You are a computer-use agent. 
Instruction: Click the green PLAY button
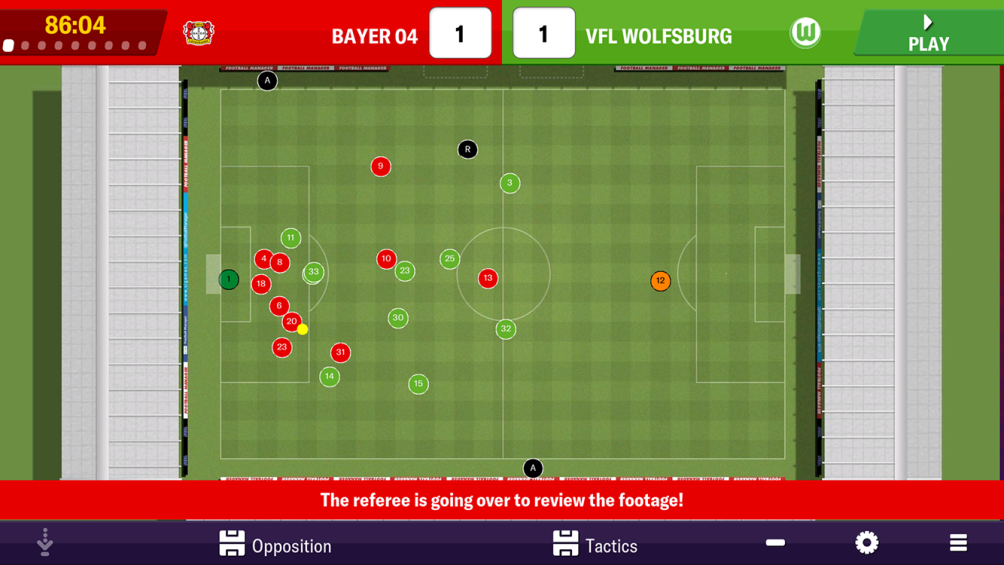tap(928, 33)
